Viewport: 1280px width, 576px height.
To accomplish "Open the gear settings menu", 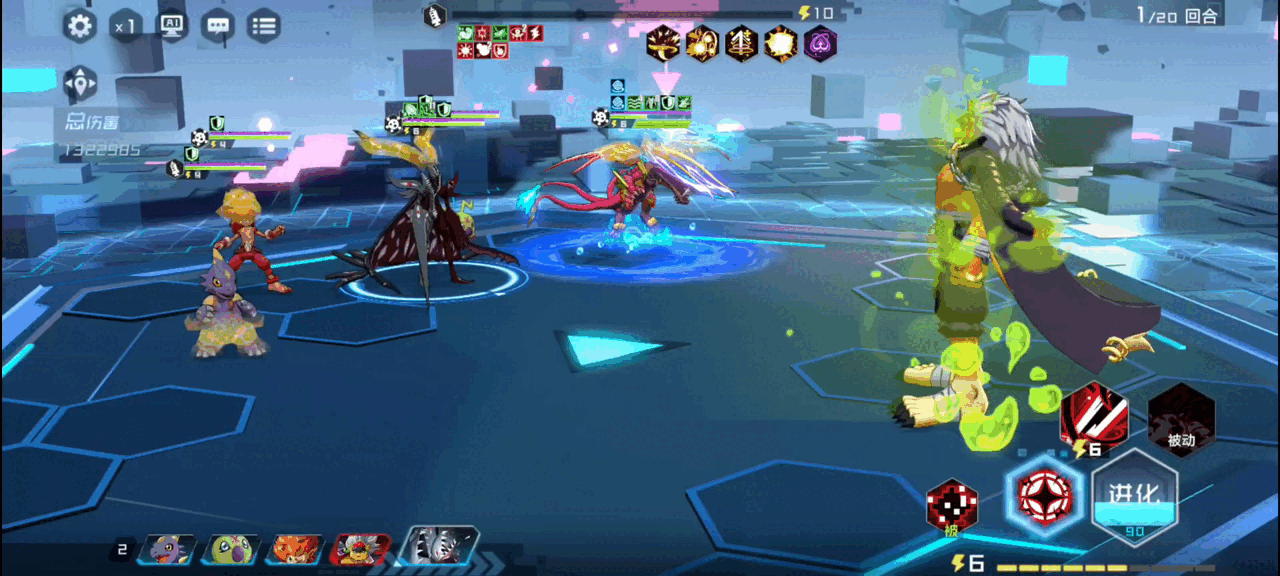I will [x=80, y=26].
